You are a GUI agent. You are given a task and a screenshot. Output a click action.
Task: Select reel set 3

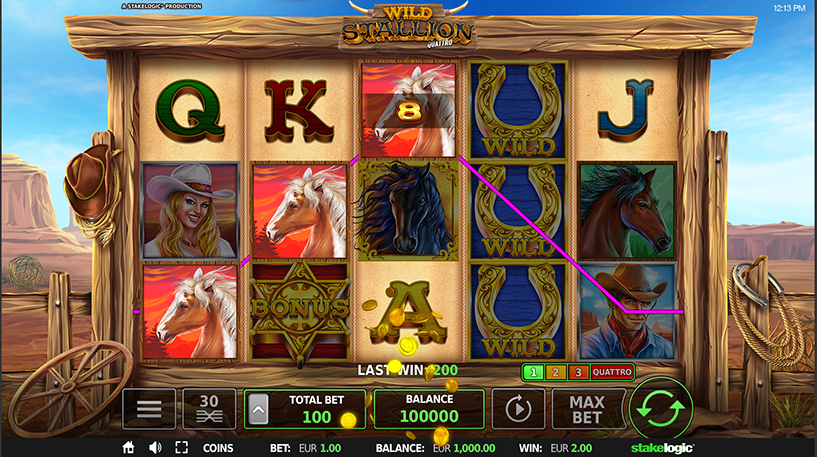pyautogui.click(x=578, y=372)
